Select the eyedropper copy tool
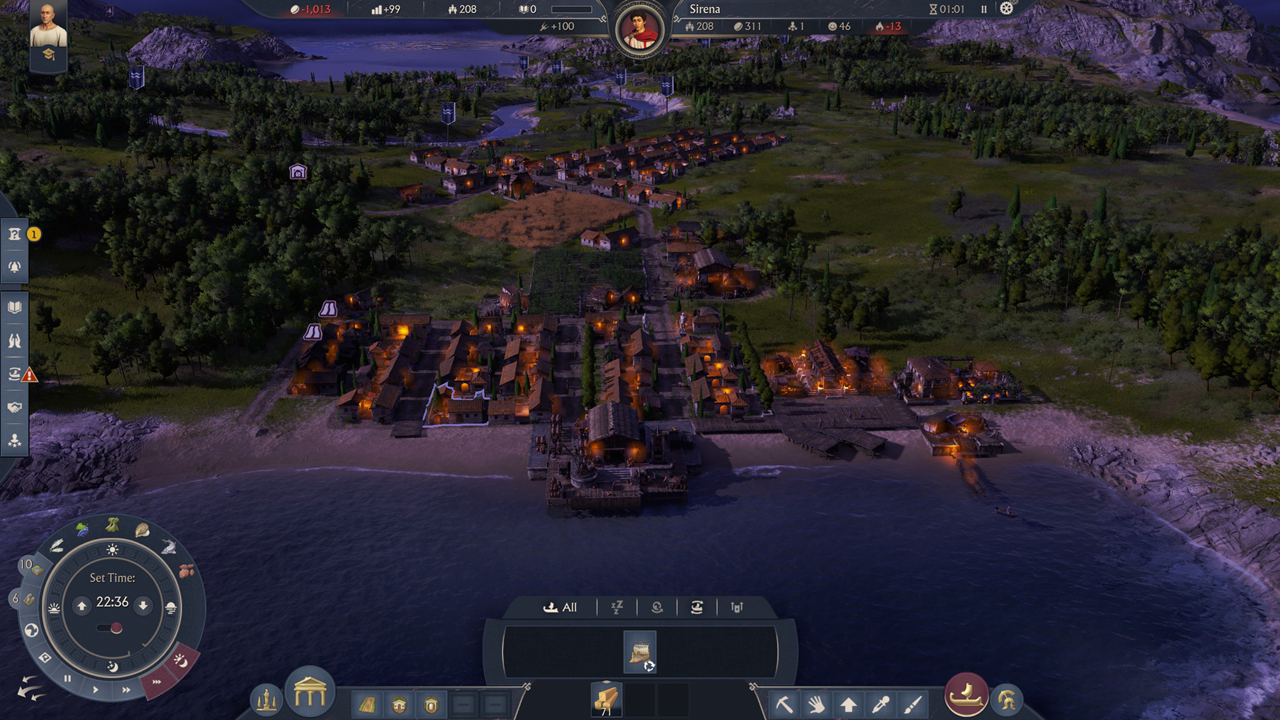Image resolution: width=1280 pixels, height=720 pixels. click(880, 704)
